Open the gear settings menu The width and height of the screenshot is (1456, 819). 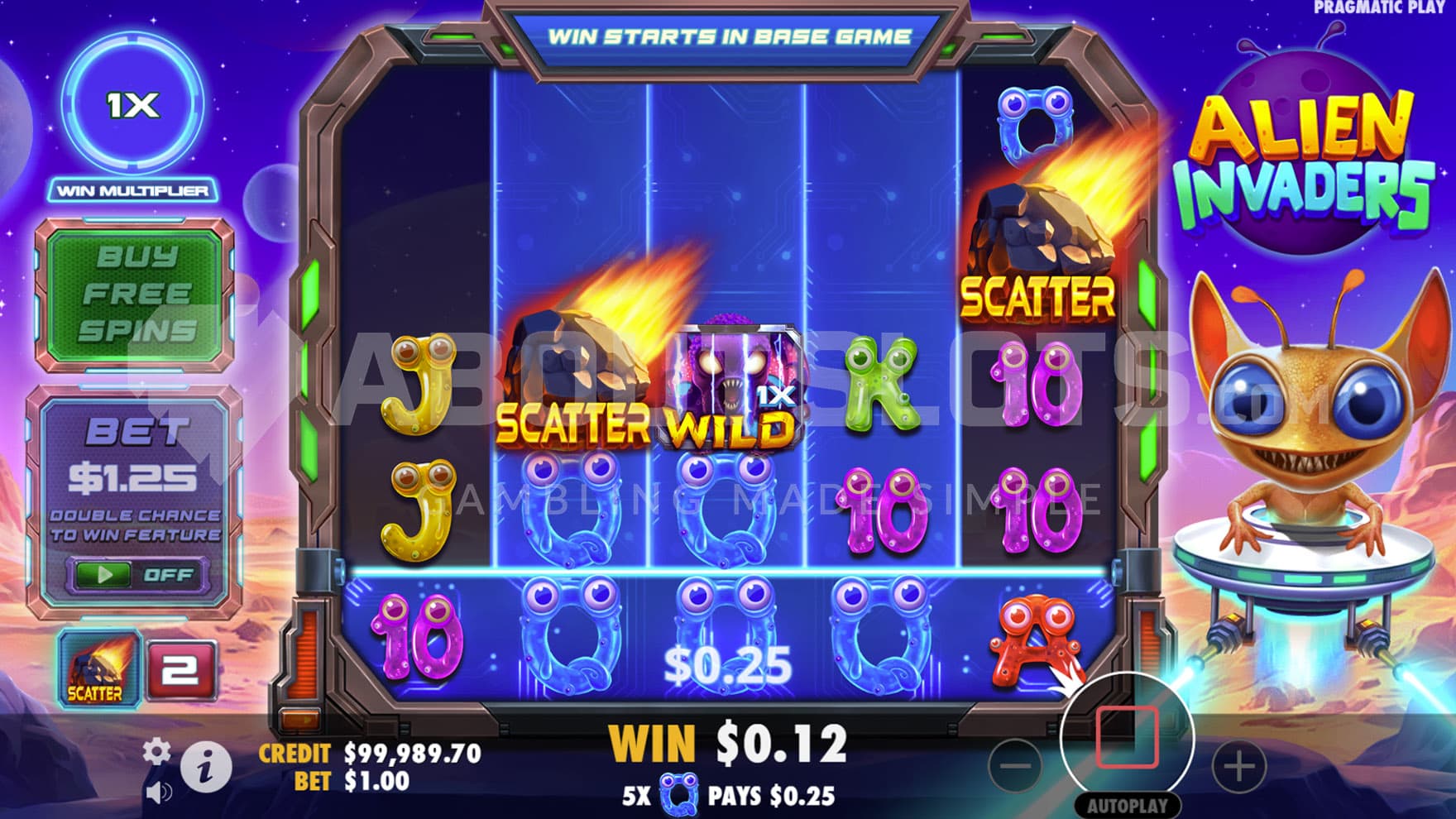pyautogui.click(x=156, y=751)
